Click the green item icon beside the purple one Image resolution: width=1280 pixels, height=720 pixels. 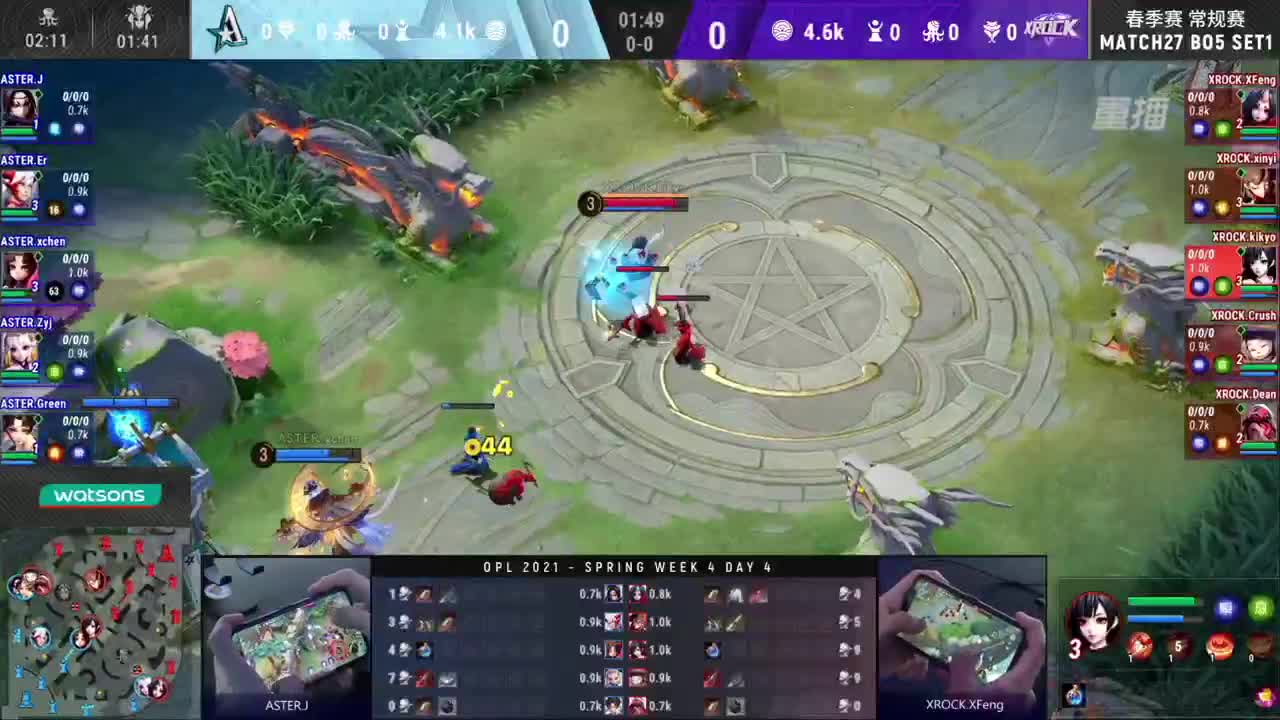click(1261, 608)
